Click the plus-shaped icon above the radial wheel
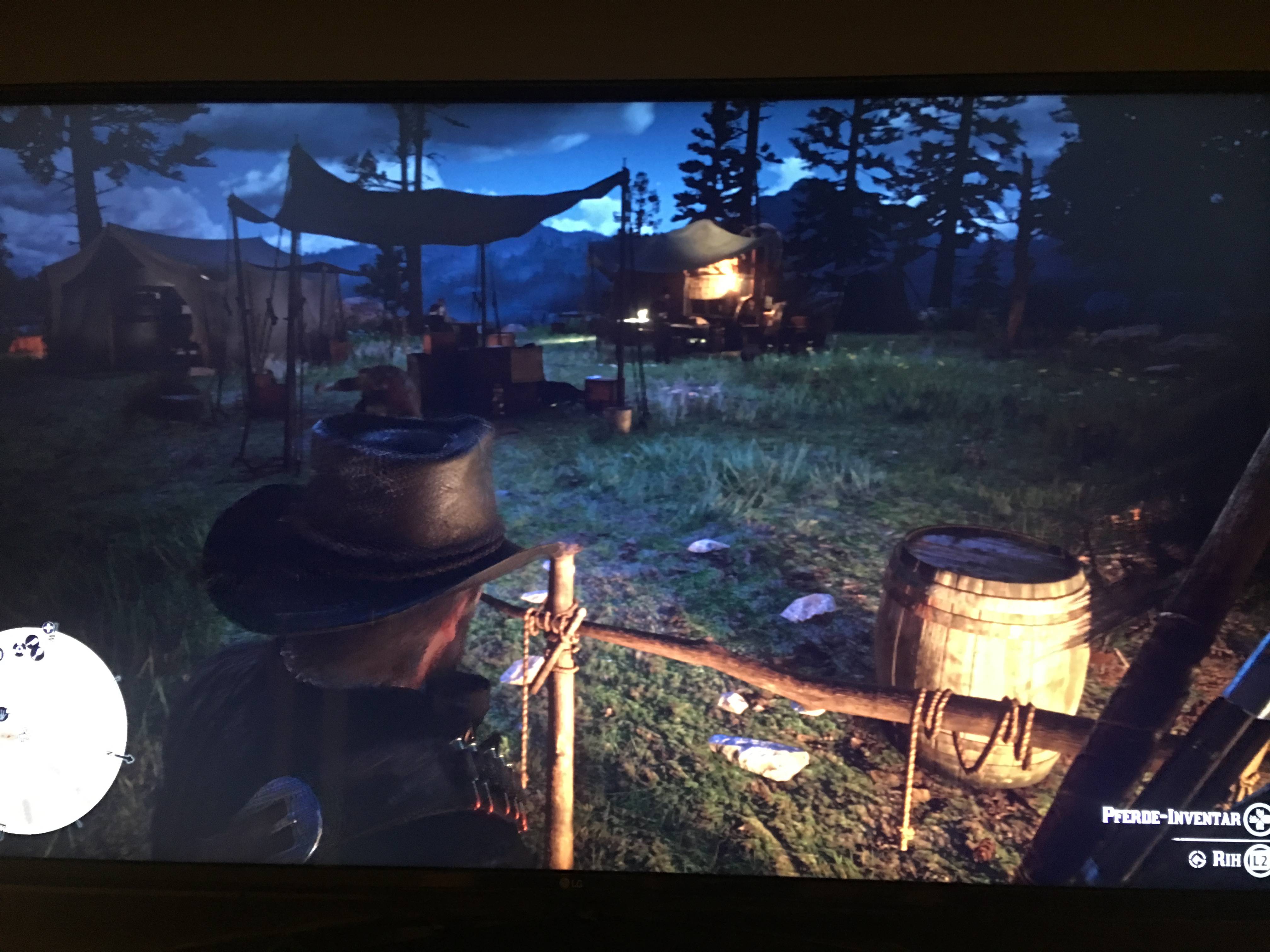This screenshot has height=952, width=1270. 48,628
